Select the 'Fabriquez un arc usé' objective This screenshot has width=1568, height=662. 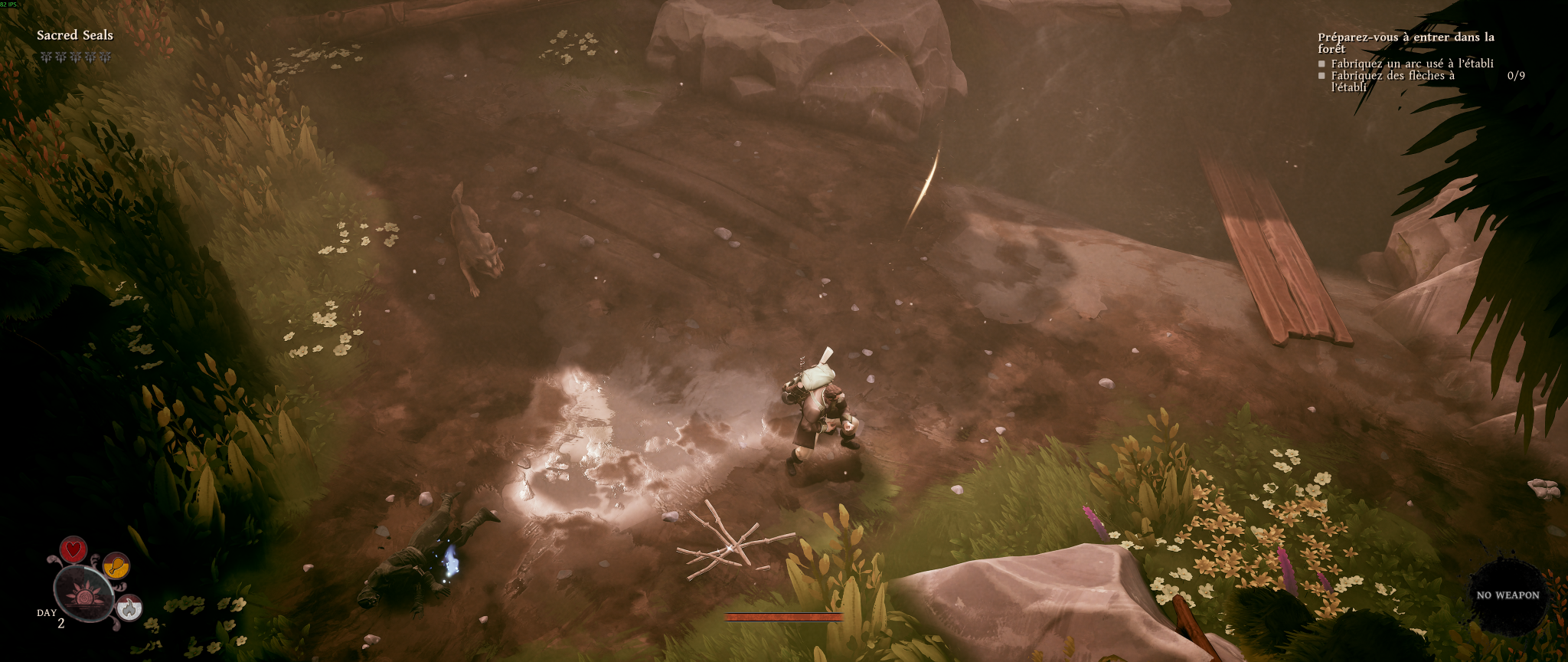(x=1412, y=64)
